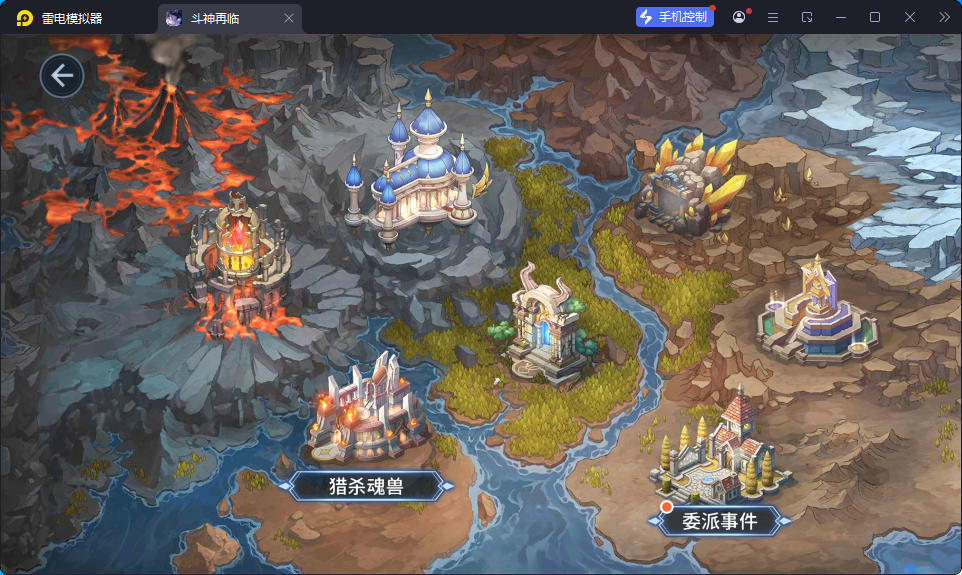The height and width of the screenshot is (575, 962).
Task: Collapse the emulator side toolbar arrows
Action: point(944,17)
